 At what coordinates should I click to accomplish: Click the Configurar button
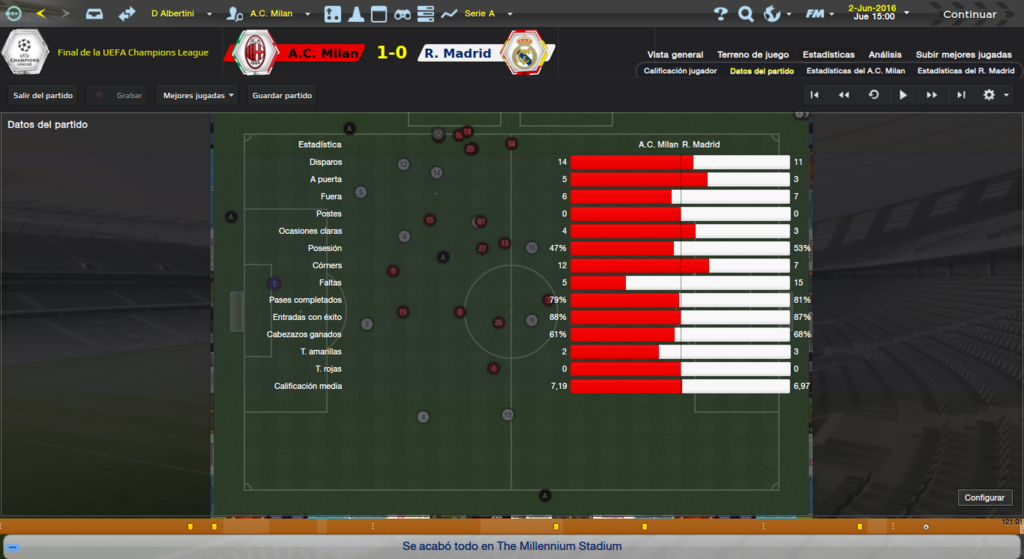(x=985, y=497)
